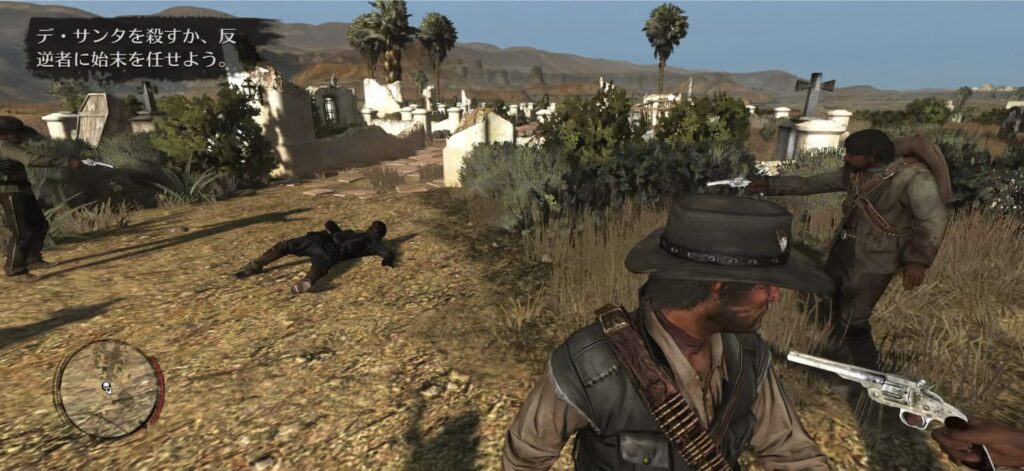Viewport: 1024px width, 471px height.
Task: Click the circular minimap radar
Action: 108,388
